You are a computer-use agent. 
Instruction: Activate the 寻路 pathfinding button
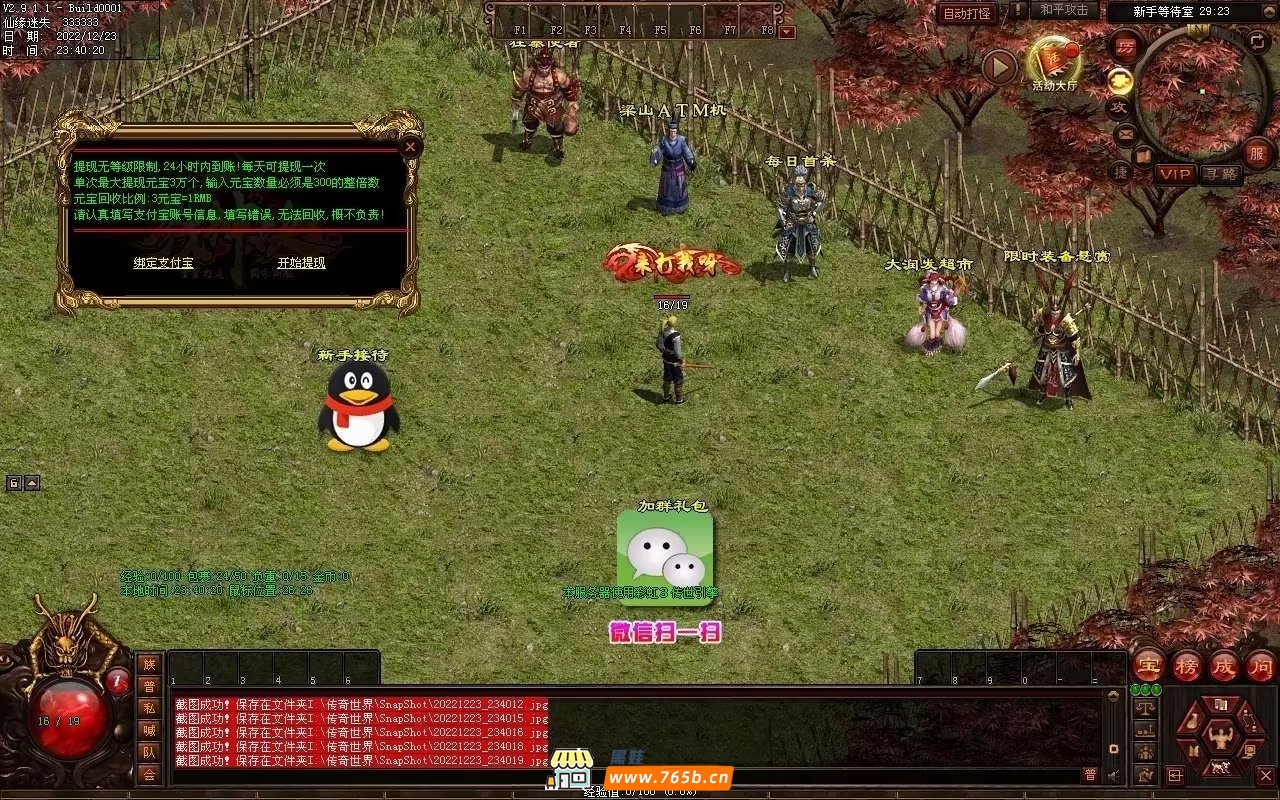(x=1220, y=174)
